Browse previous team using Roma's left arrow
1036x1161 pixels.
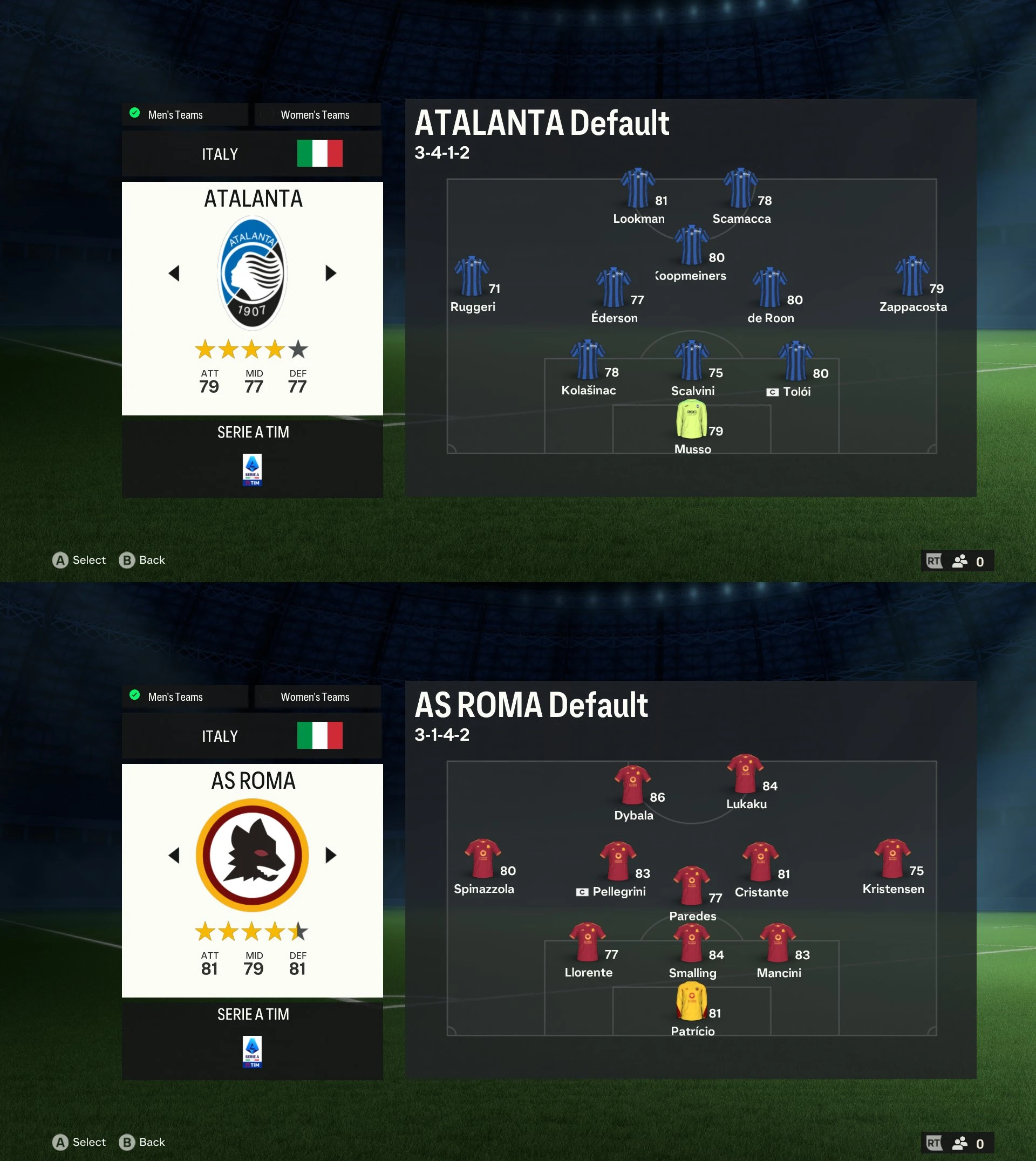click(174, 855)
